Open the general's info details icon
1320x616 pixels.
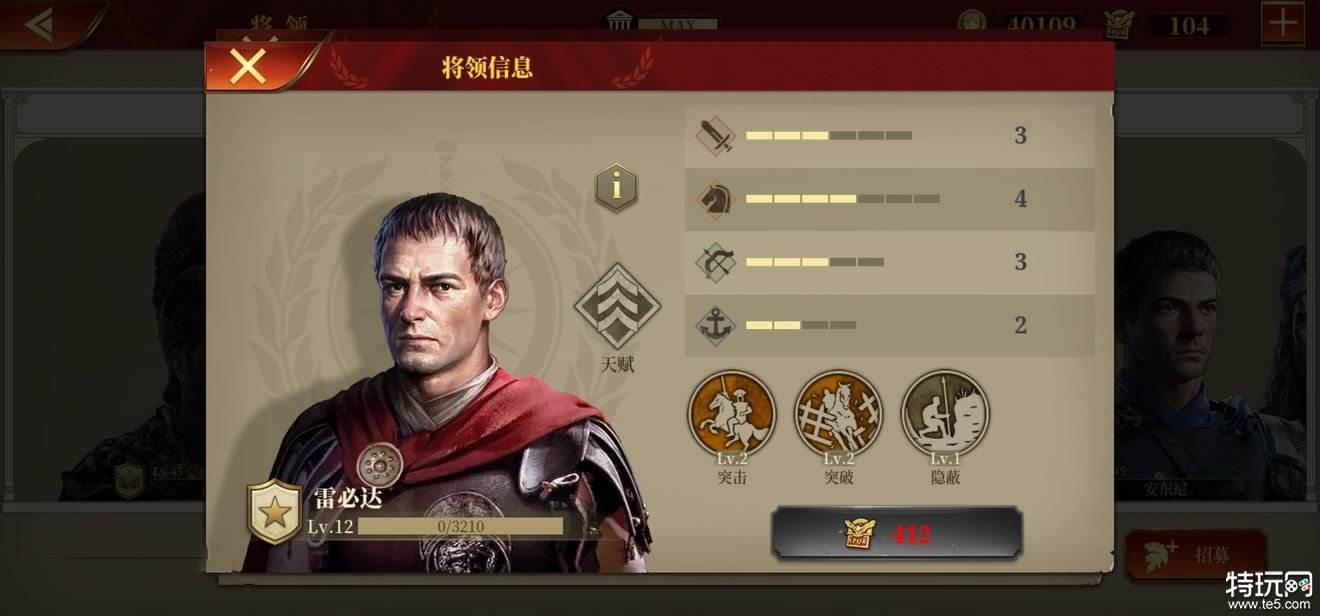pos(616,187)
